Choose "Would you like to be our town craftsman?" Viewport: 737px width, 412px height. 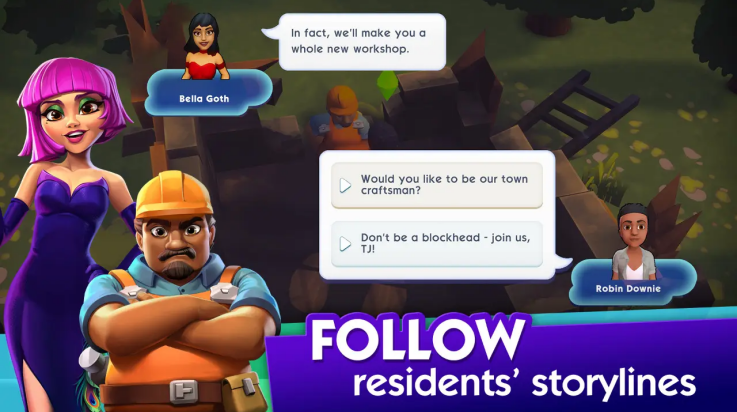pos(437,185)
